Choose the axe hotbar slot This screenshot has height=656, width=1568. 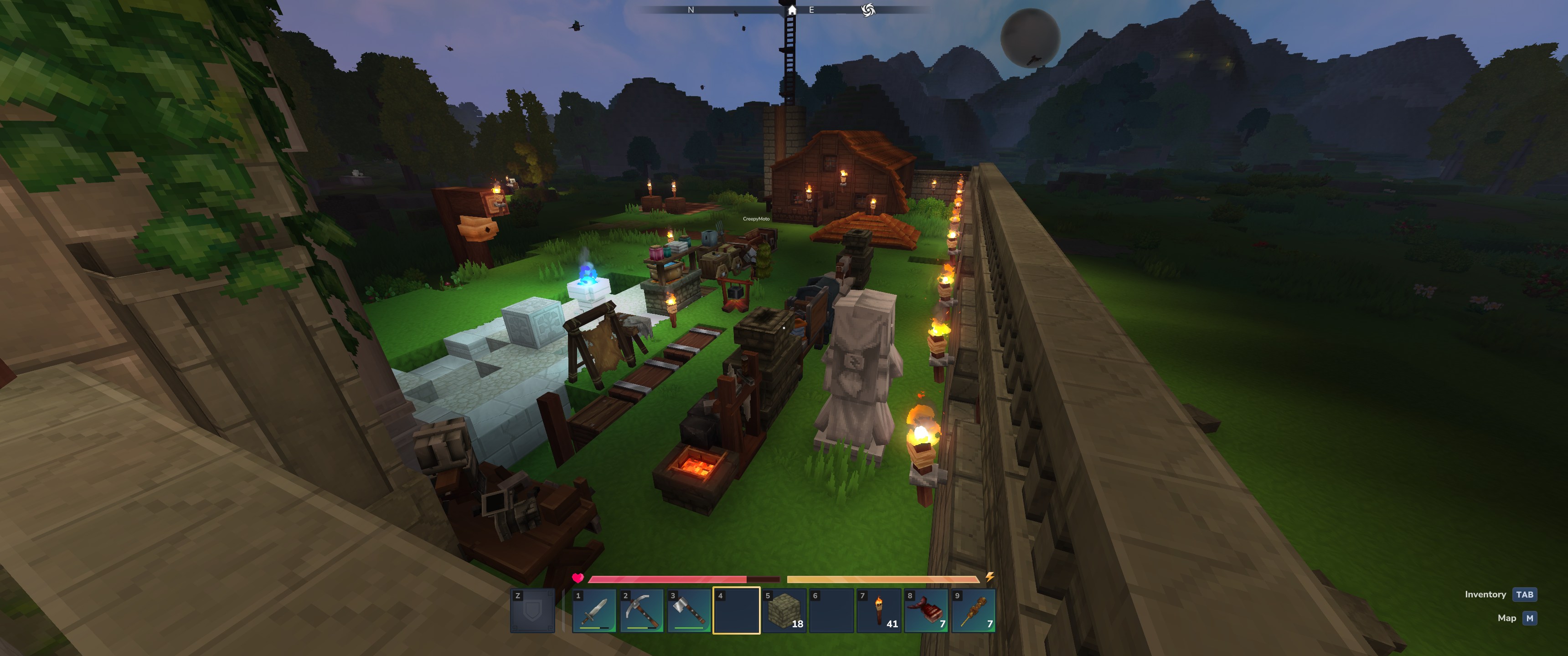click(x=689, y=610)
